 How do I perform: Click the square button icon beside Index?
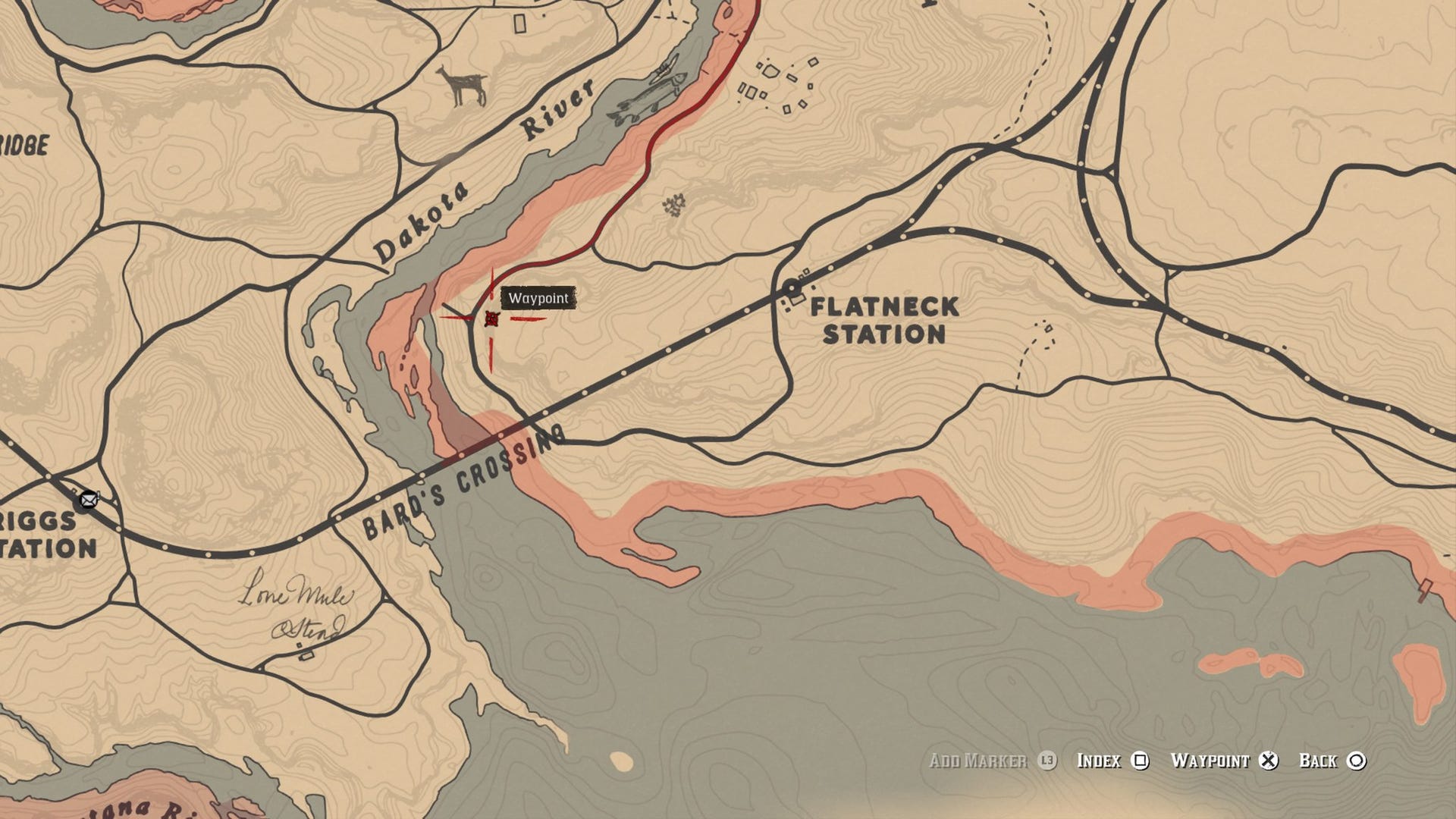tap(1141, 761)
